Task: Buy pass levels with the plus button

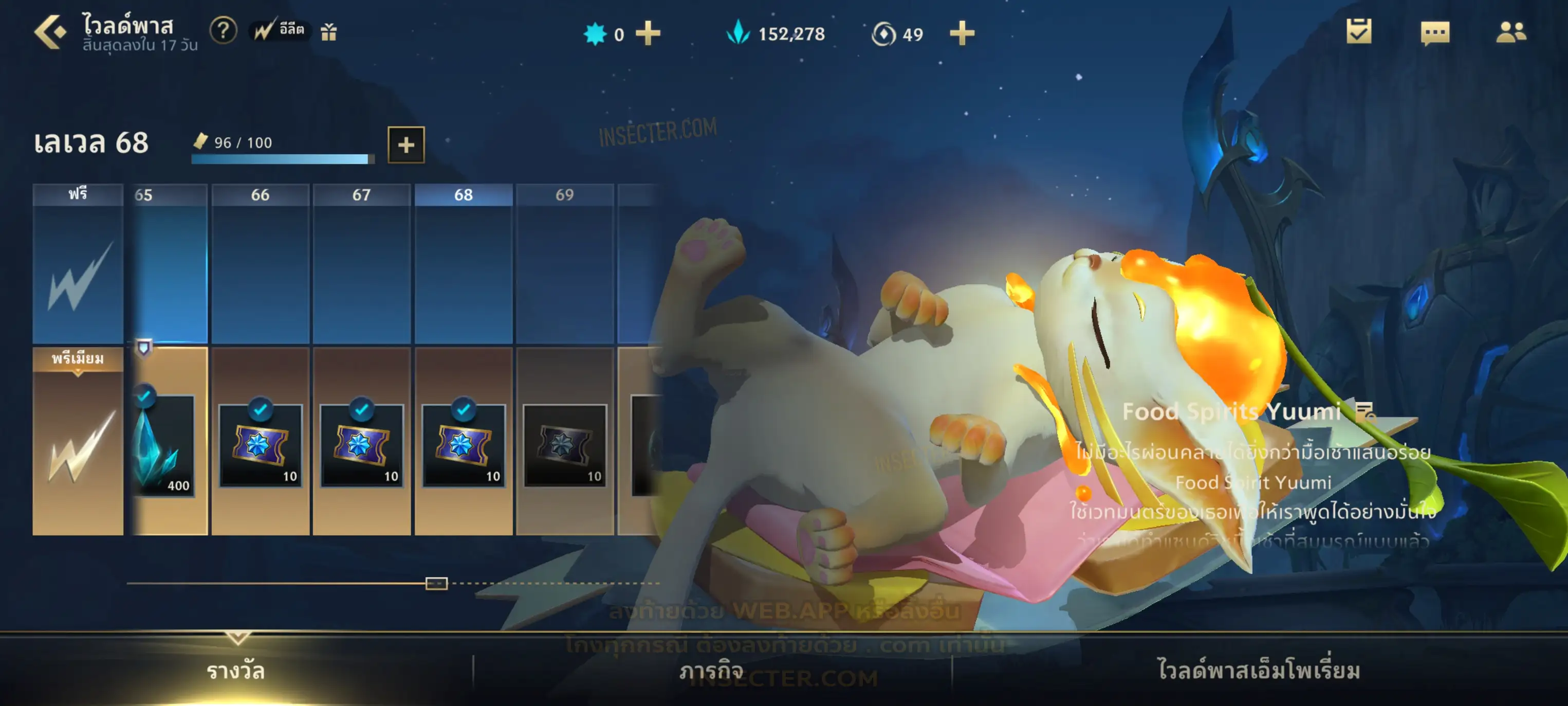Action: tap(406, 144)
